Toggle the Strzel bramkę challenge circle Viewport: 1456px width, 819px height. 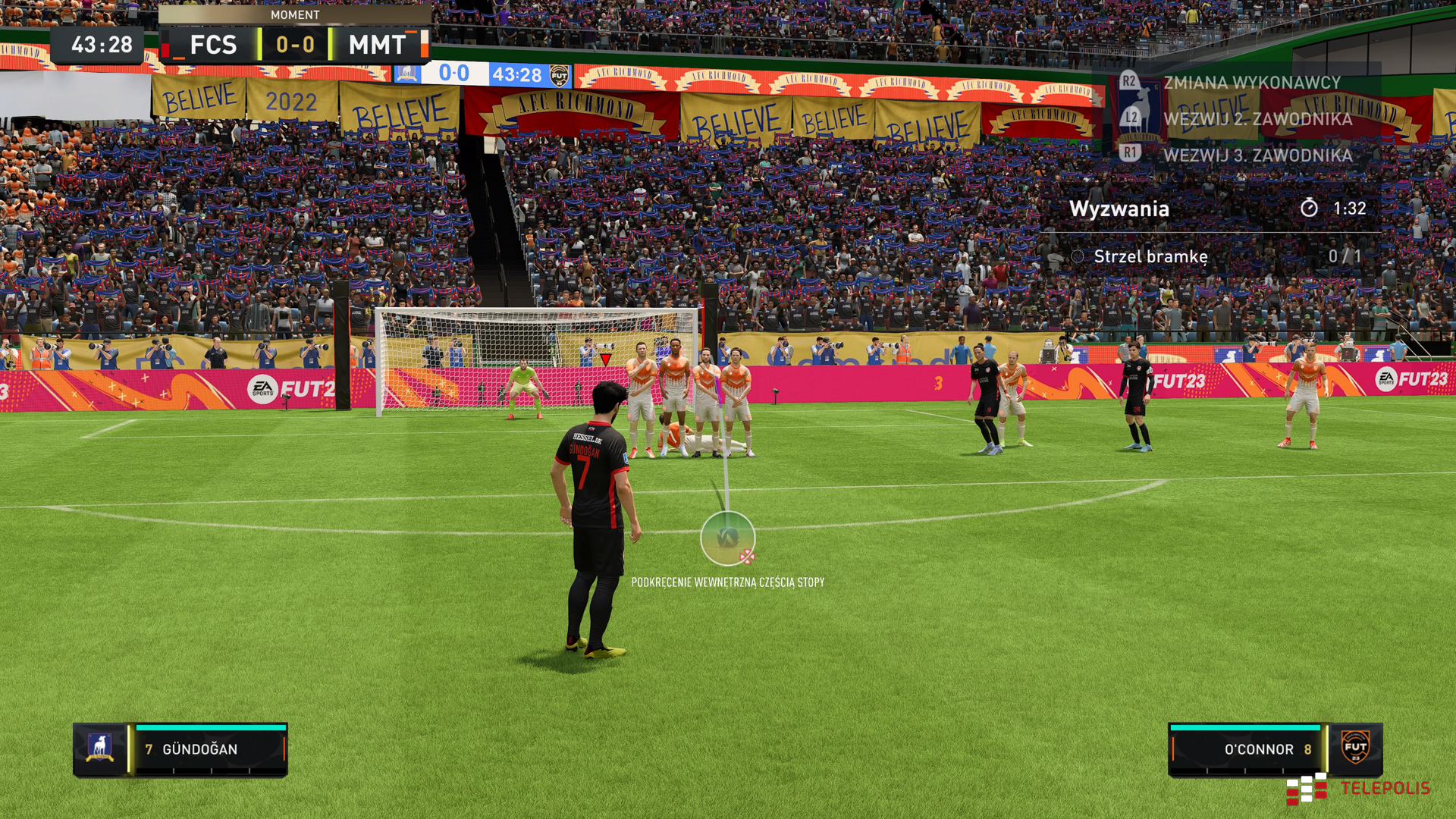pos(1076,256)
